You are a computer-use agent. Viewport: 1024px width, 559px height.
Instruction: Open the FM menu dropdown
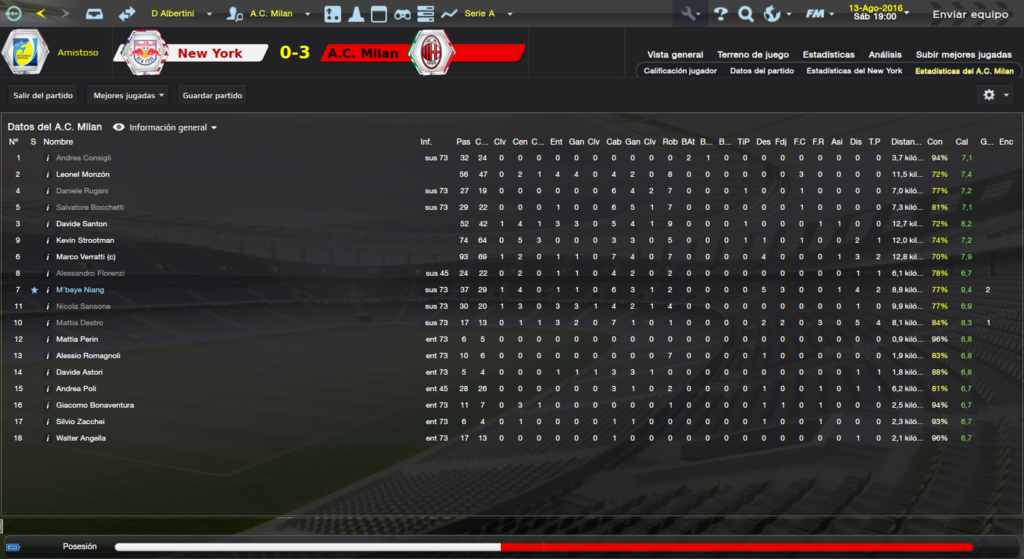tap(821, 14)
